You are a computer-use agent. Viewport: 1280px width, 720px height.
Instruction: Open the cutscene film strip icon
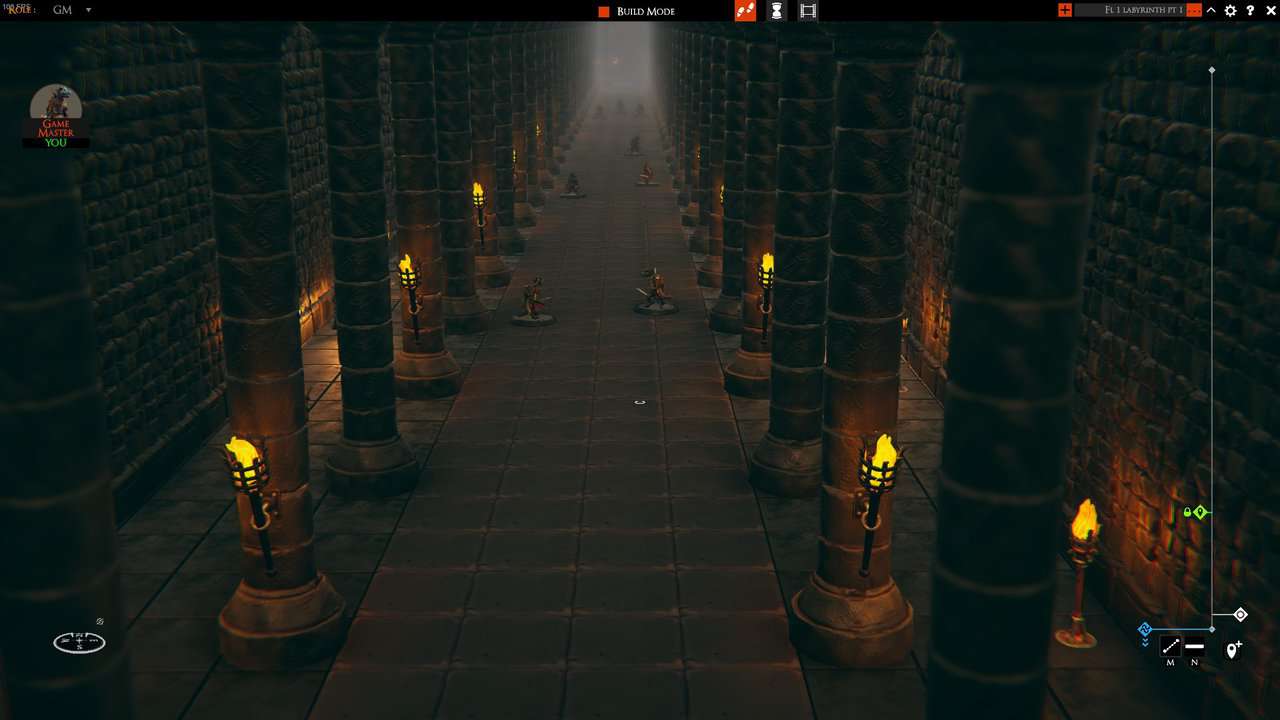808,11
